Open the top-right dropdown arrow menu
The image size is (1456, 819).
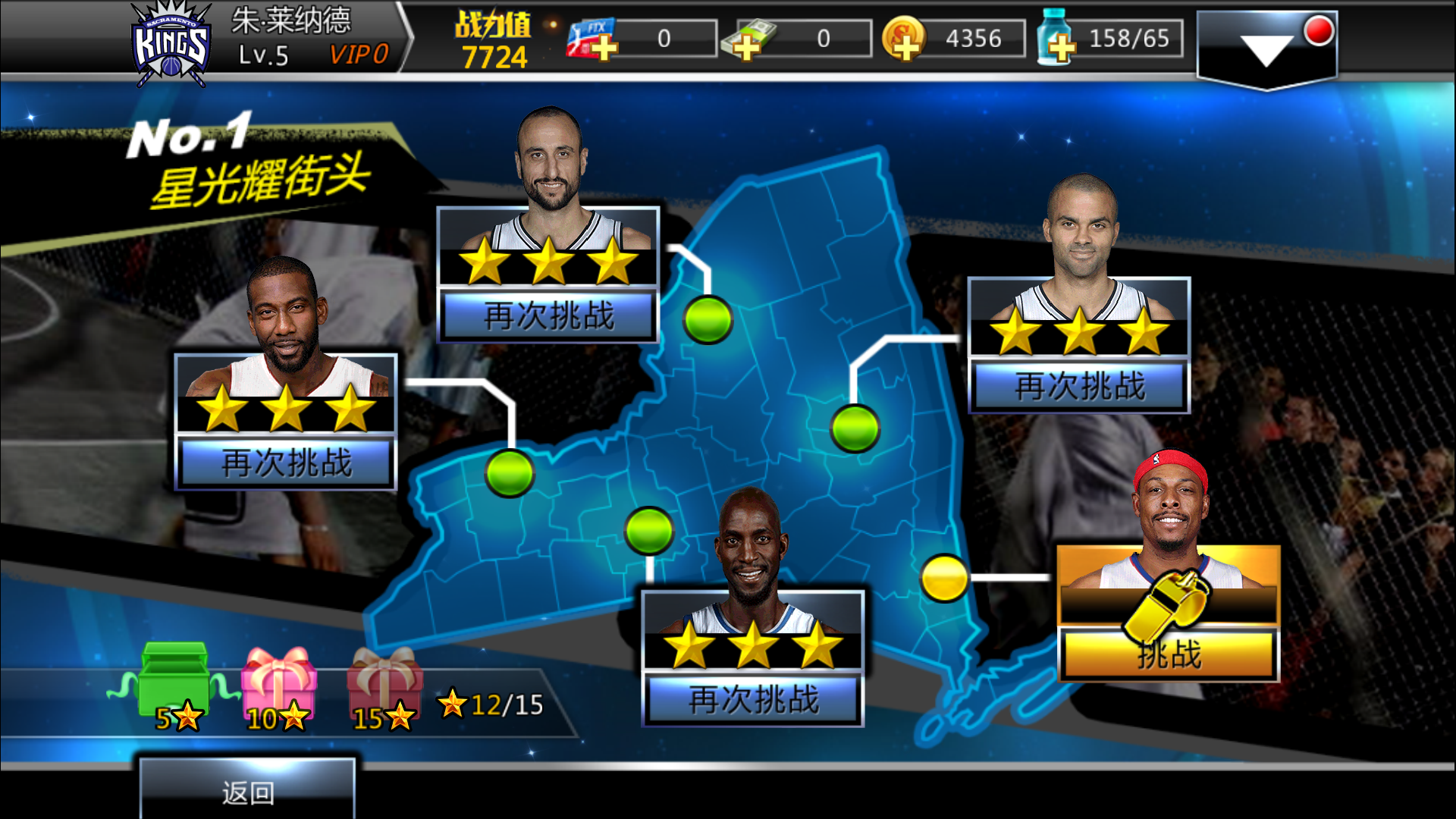1266,48
